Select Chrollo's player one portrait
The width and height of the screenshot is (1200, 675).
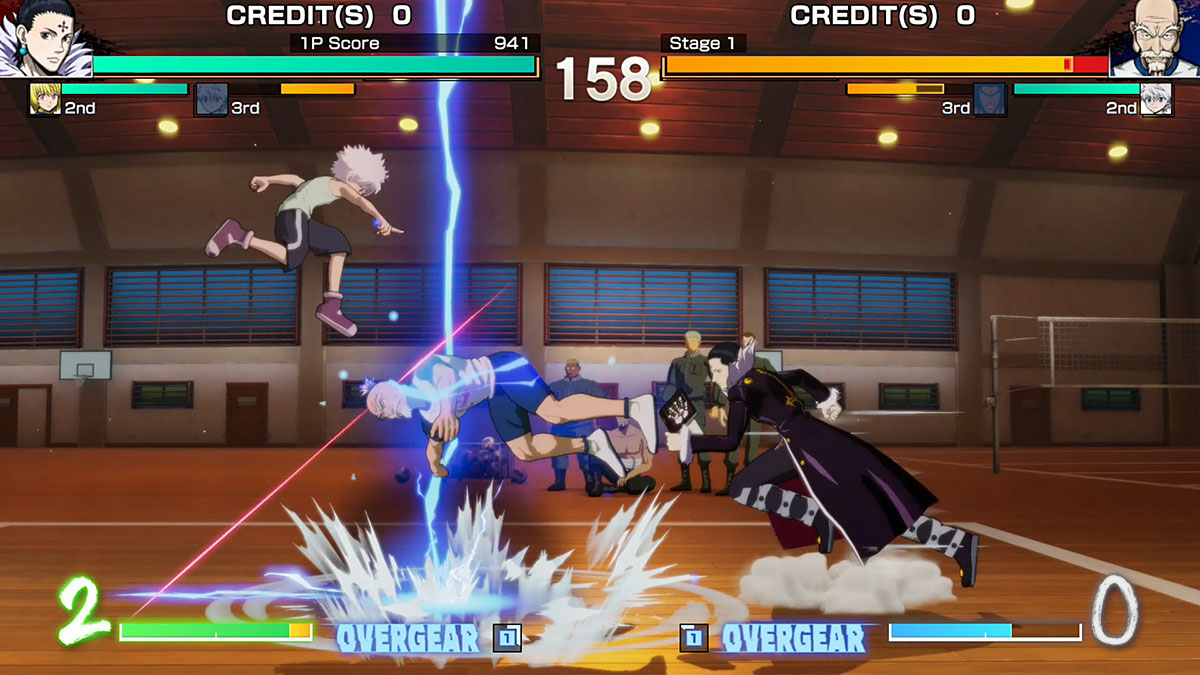pyautogui.click(x=42, y=39)
